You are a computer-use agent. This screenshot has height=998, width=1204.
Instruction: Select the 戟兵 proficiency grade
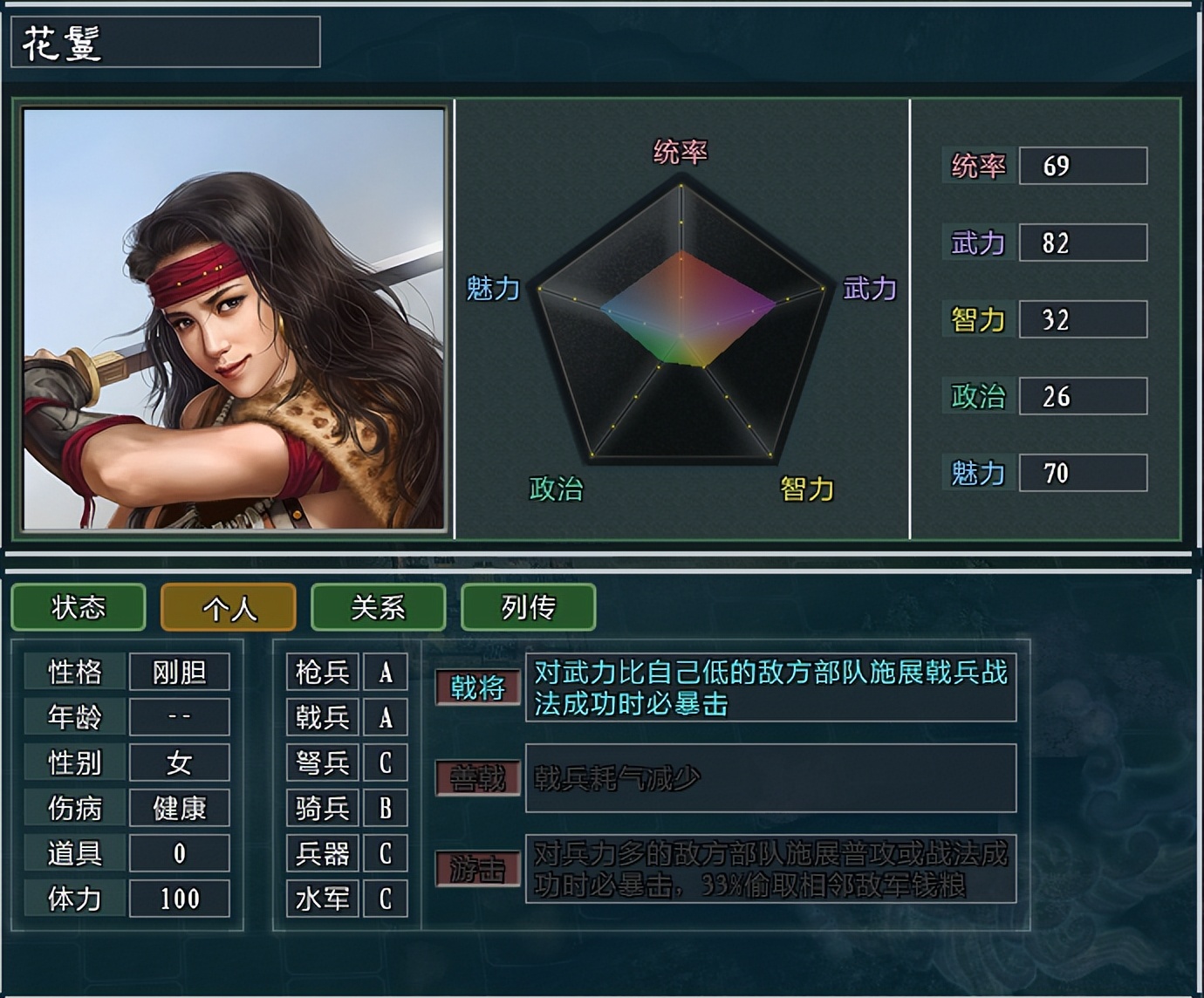(x=385, y=719)
